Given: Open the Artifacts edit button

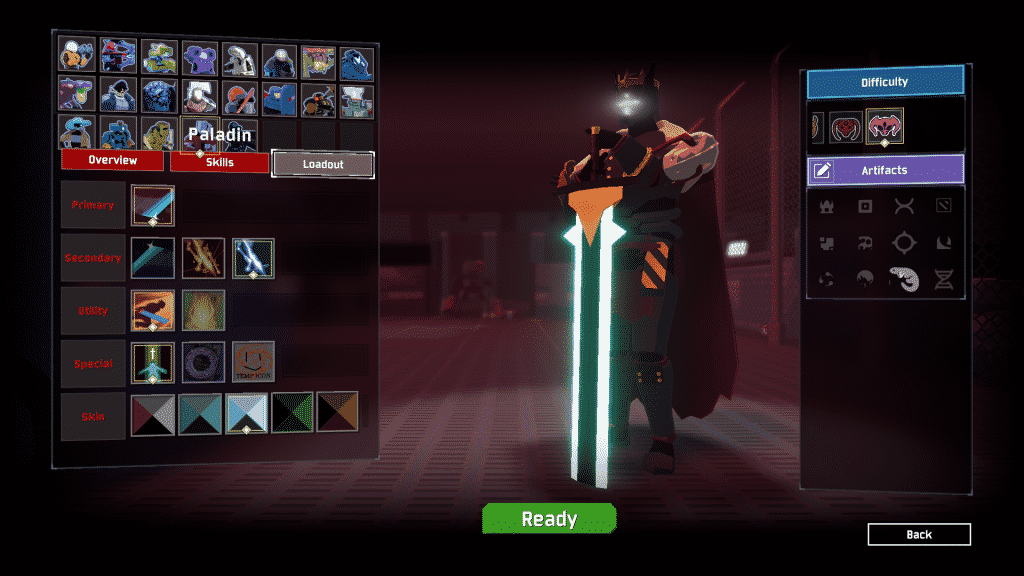Looking at the screenshot, I should click(822, 170).
